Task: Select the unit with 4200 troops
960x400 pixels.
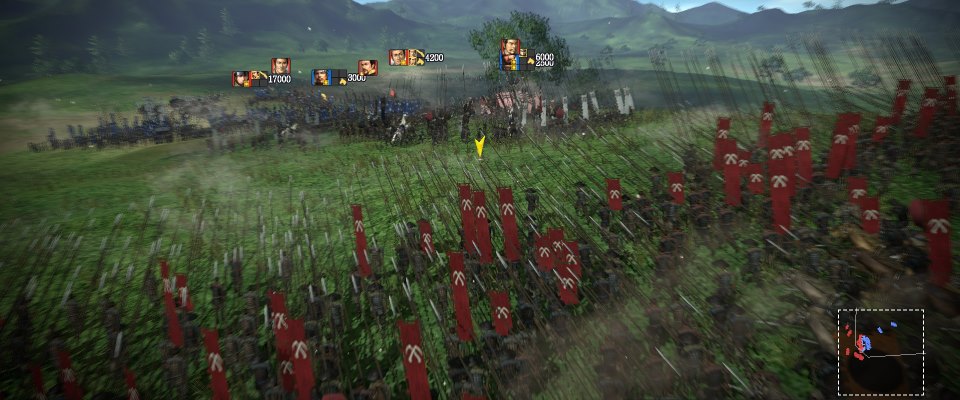Action: click(x=398, y=57)
